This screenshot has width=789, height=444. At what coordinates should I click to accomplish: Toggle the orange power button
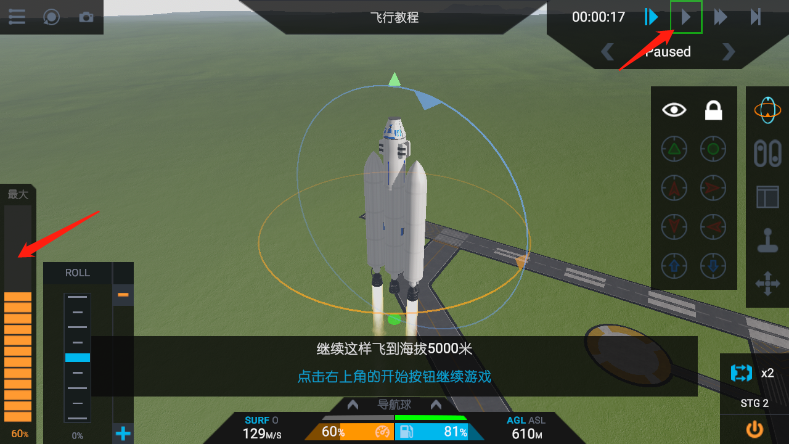coord(754,429)
